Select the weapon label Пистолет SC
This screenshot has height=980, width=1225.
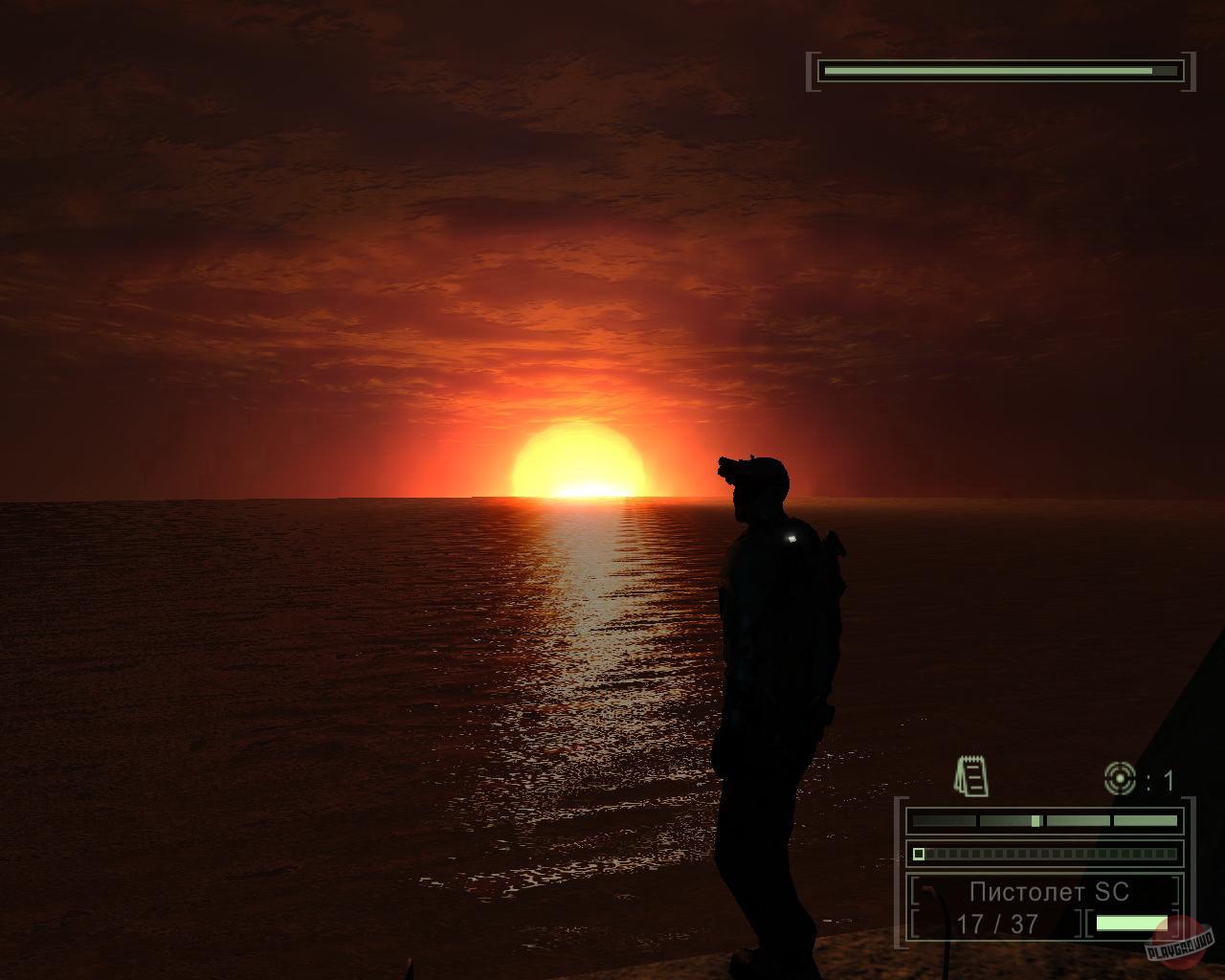pyautogui.click(x=1048, y=892)
